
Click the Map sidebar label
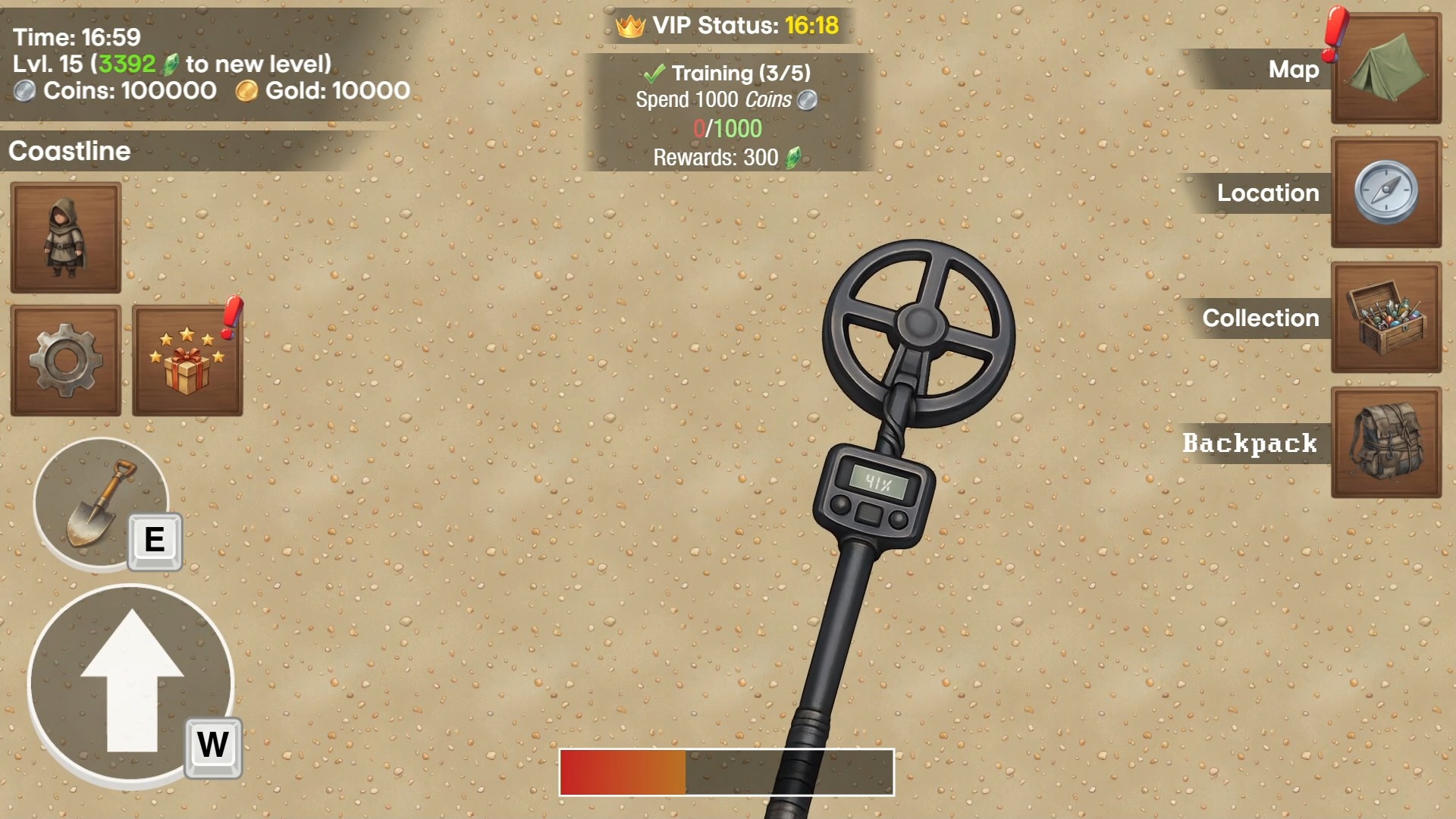[1294, 70]
